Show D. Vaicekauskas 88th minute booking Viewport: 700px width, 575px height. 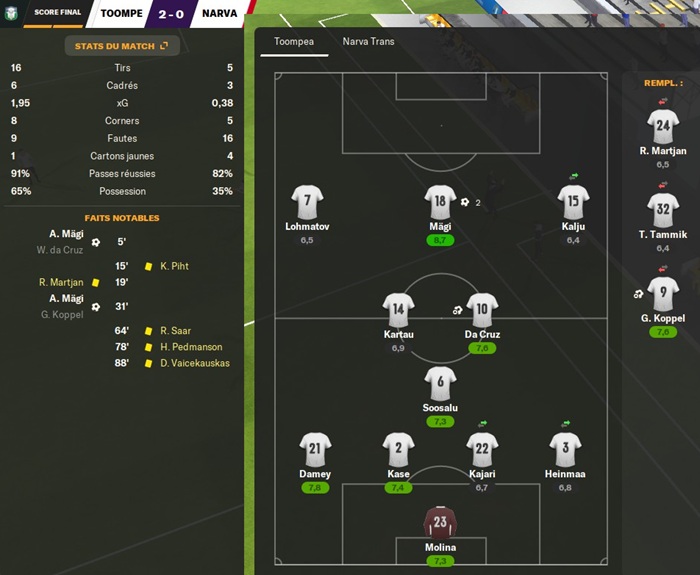pos(194,363)
